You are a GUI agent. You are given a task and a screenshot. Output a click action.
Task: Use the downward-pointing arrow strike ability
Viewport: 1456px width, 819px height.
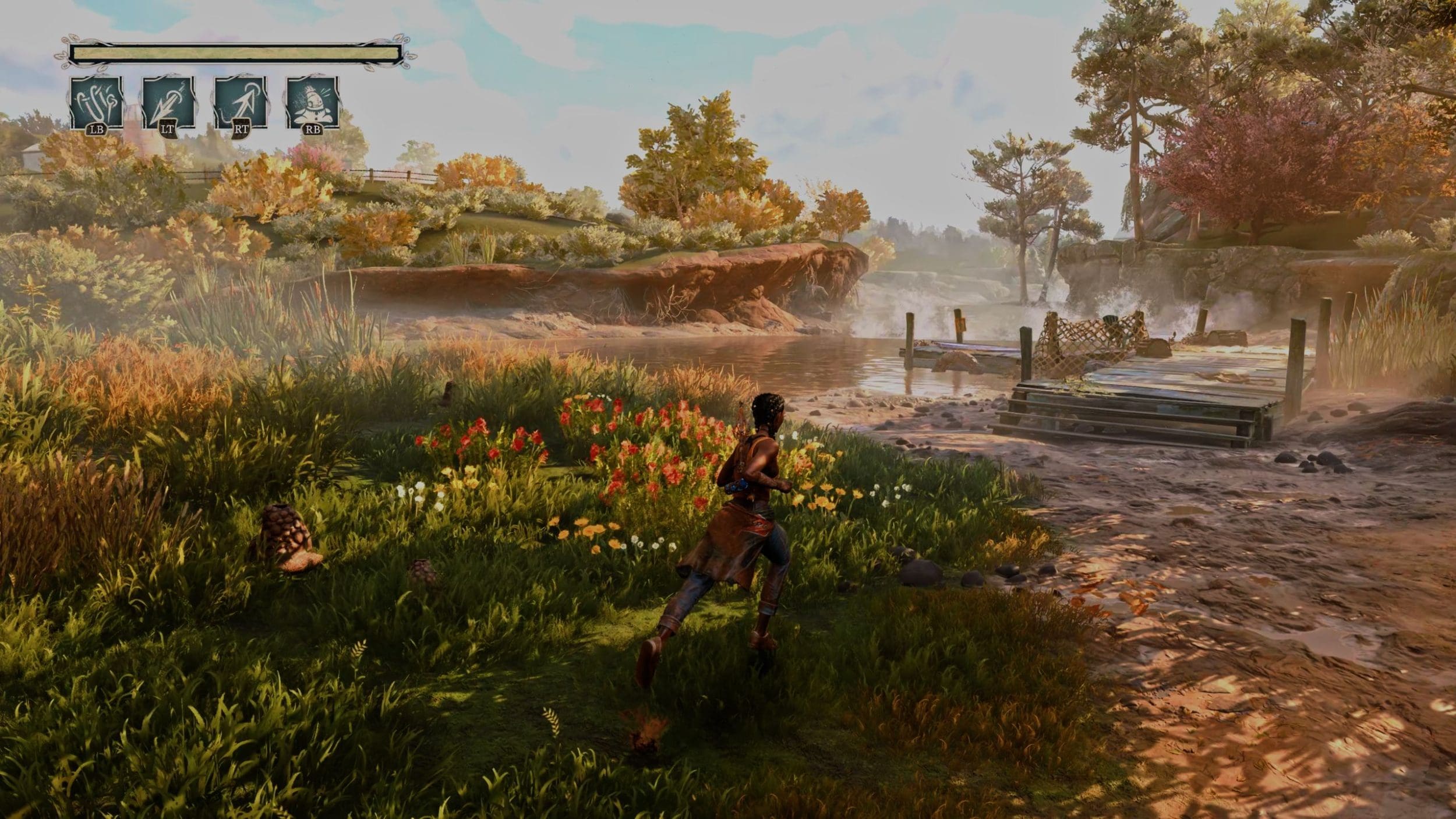click(168, 103)
